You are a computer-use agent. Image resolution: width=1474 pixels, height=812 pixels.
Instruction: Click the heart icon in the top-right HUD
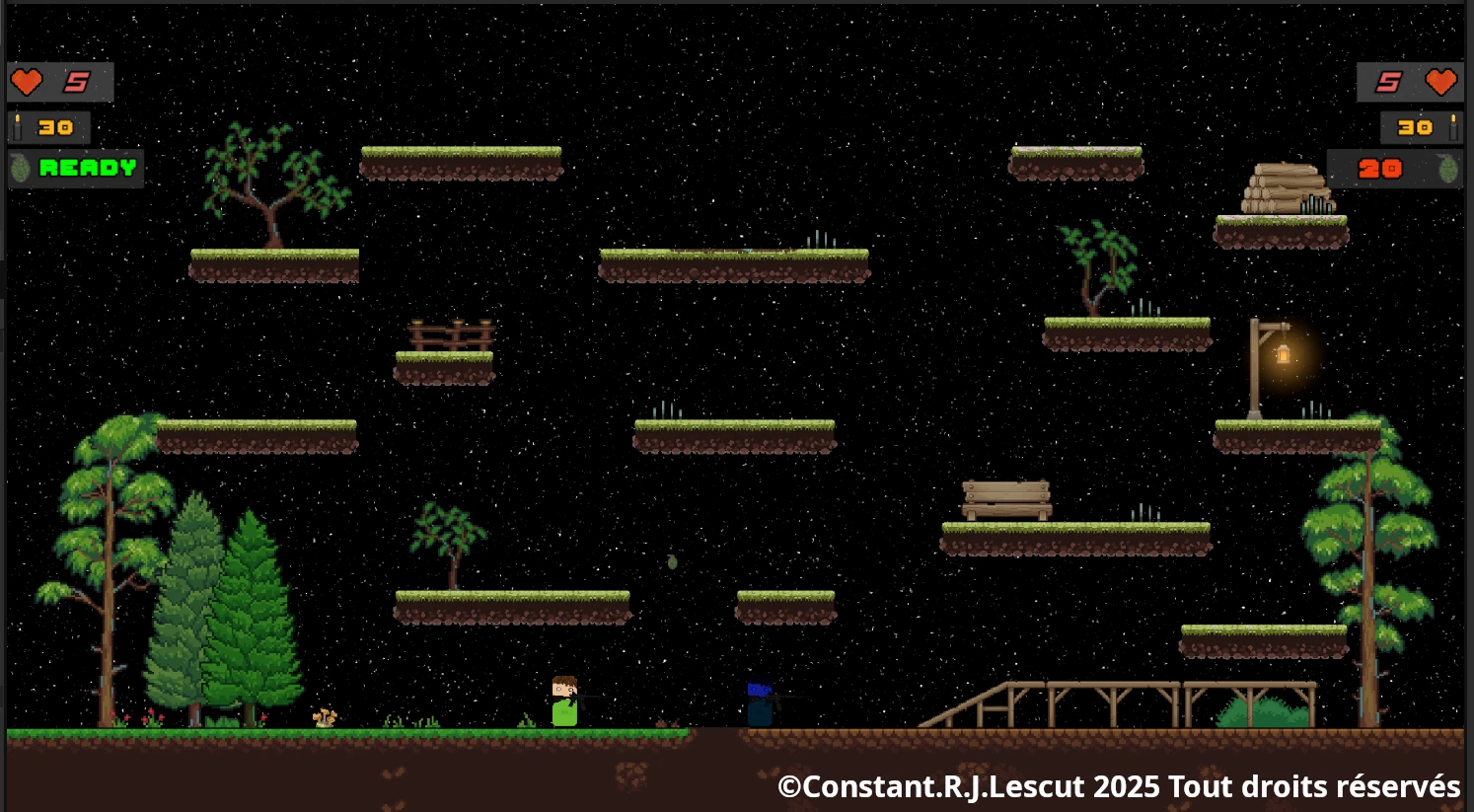pos(1439,82)
